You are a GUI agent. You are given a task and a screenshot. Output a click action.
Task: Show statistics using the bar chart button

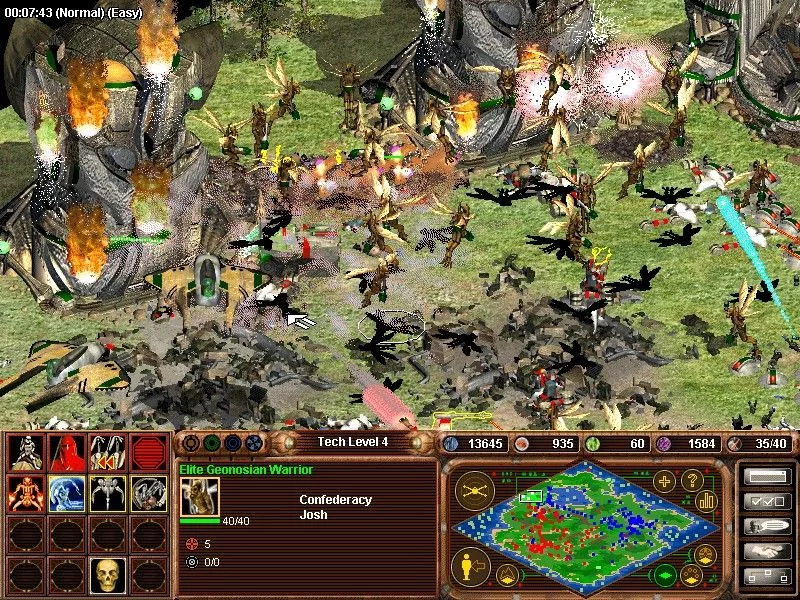coord(707,500)
